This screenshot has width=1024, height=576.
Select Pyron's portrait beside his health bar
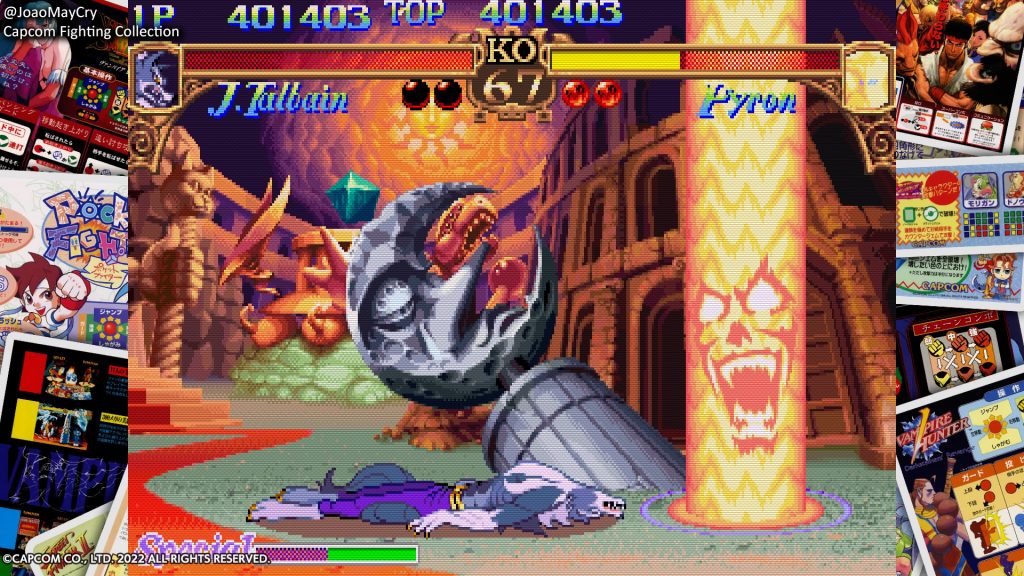click(867, 77)
